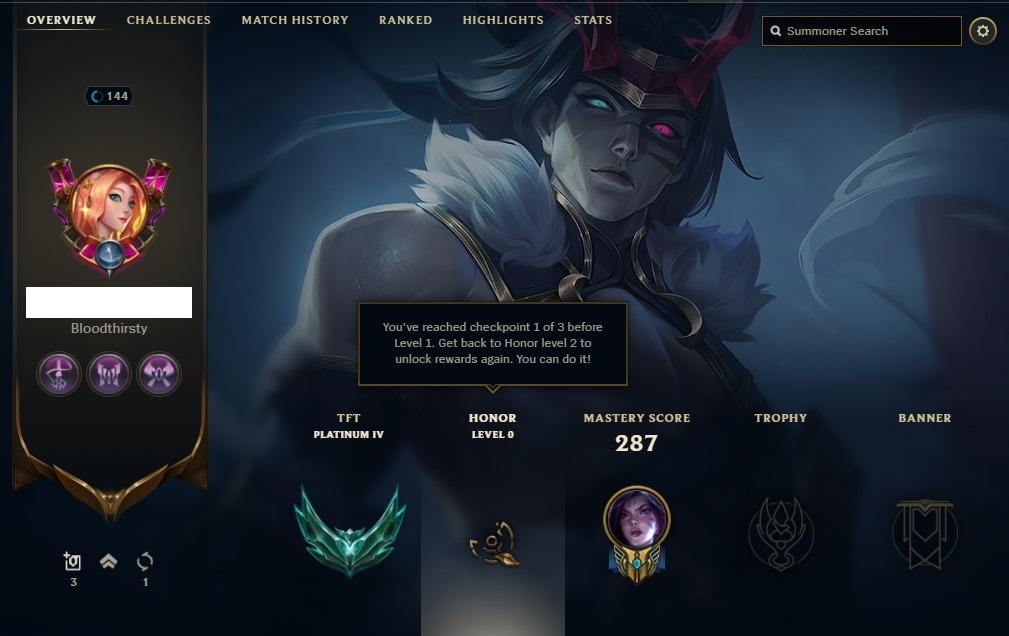
Task: Click the double chevron icon
Action: point(109,562)
